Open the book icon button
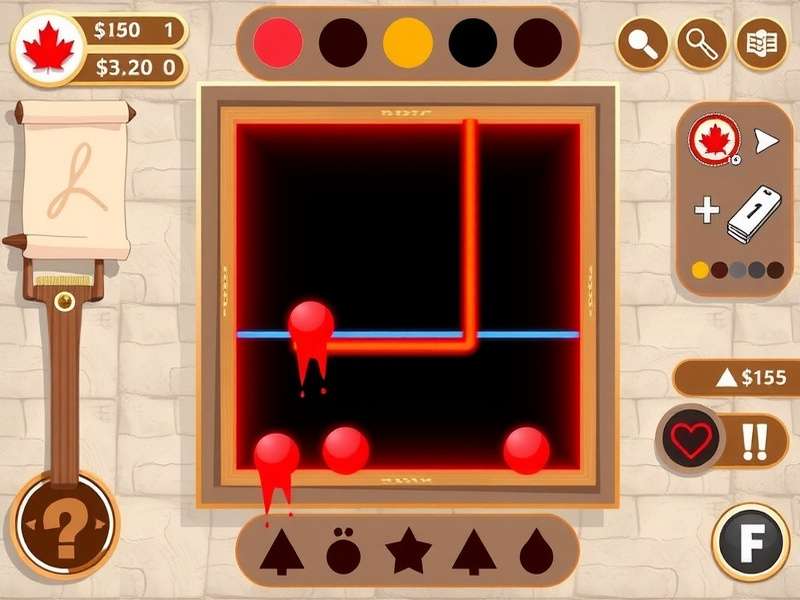This screenshot has height=600, width=800. [762, 43]
